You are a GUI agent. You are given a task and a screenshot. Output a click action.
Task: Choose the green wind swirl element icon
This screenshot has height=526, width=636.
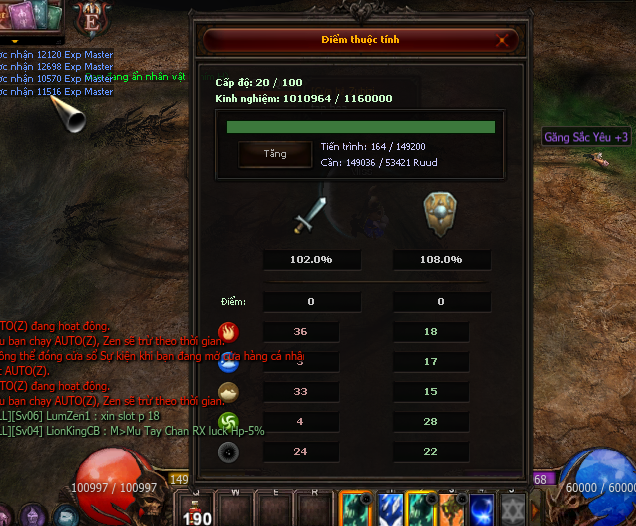pyautogui.click(x=229, y=422)
